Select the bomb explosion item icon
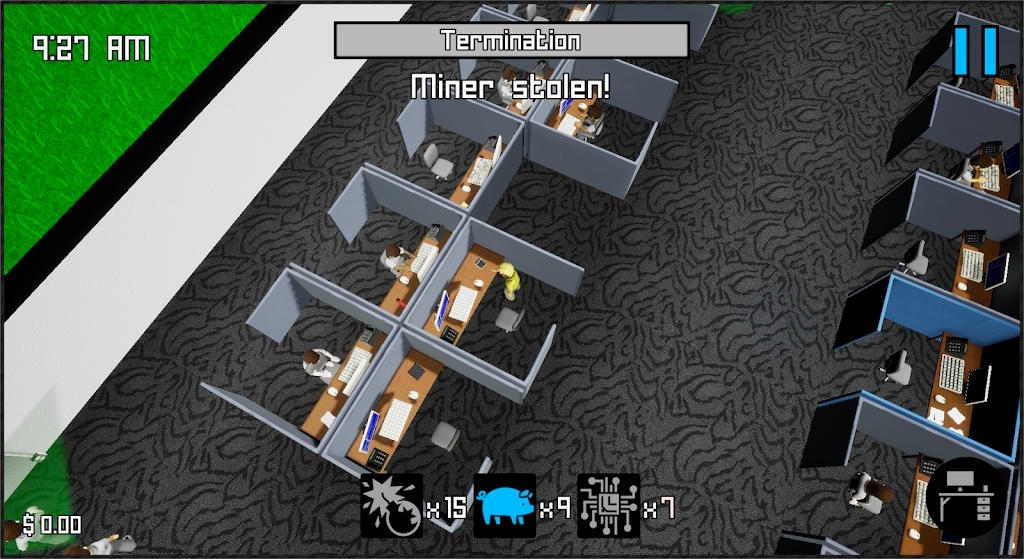This screenshot has height=559, width=1024. [x=392, y=506]
